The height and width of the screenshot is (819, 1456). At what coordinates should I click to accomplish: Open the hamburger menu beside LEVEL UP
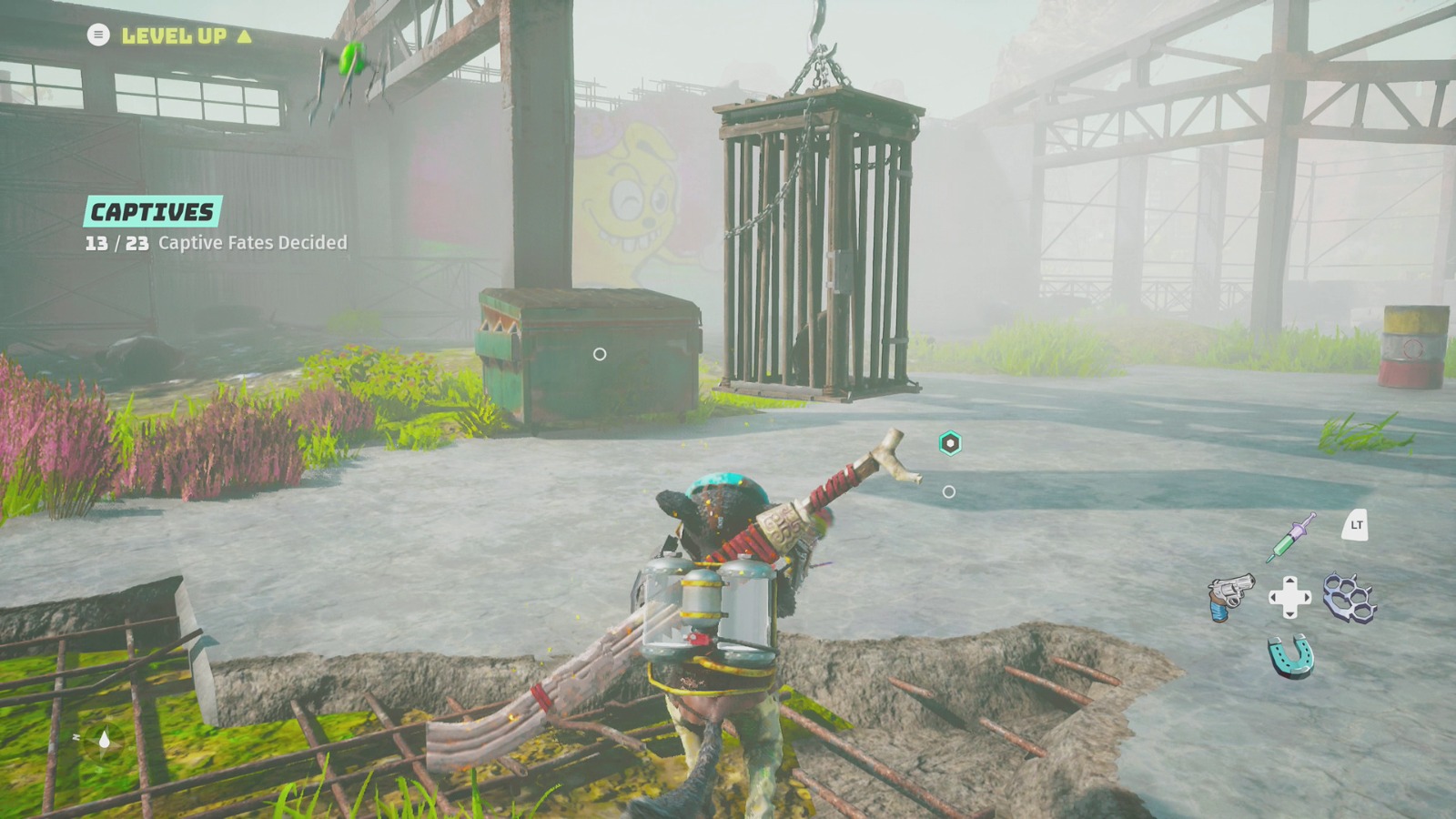96,35
